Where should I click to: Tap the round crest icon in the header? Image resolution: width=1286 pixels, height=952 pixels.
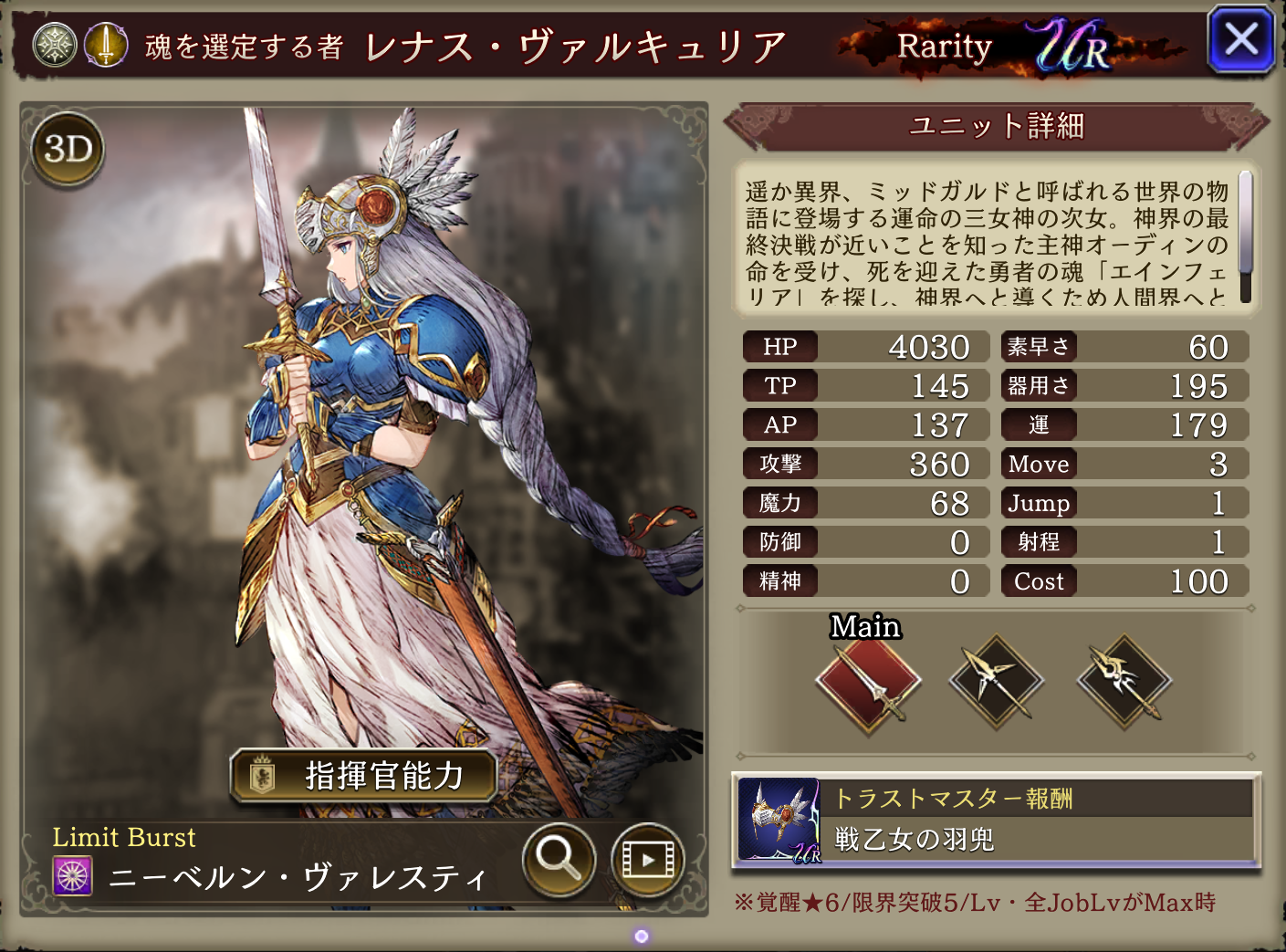click(x=55, y=45)
